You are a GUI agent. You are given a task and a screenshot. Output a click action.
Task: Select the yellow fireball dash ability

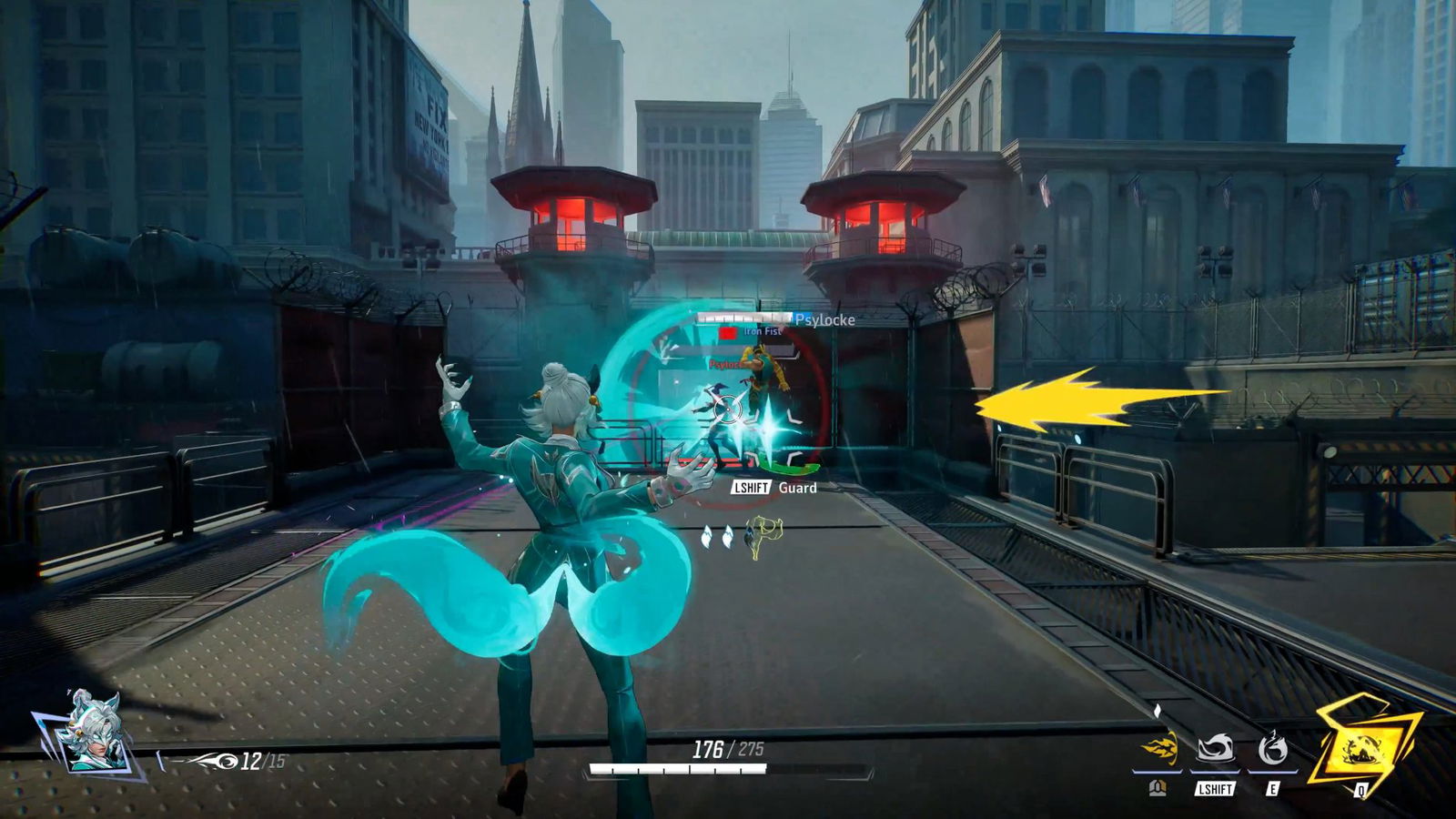click(1159, 750)
